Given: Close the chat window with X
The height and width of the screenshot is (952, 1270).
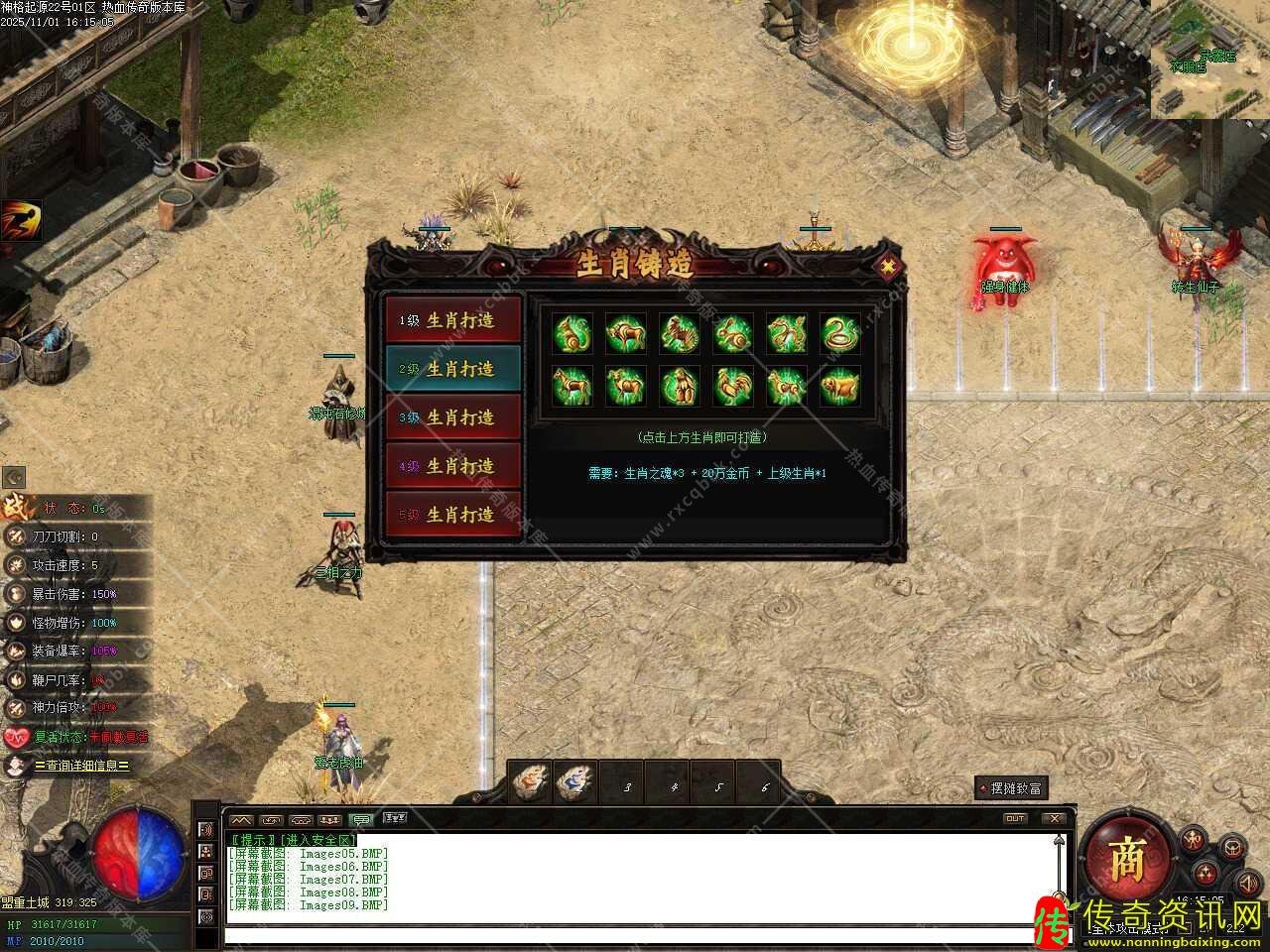Looking at the screenshot, I should (1054, 818).
